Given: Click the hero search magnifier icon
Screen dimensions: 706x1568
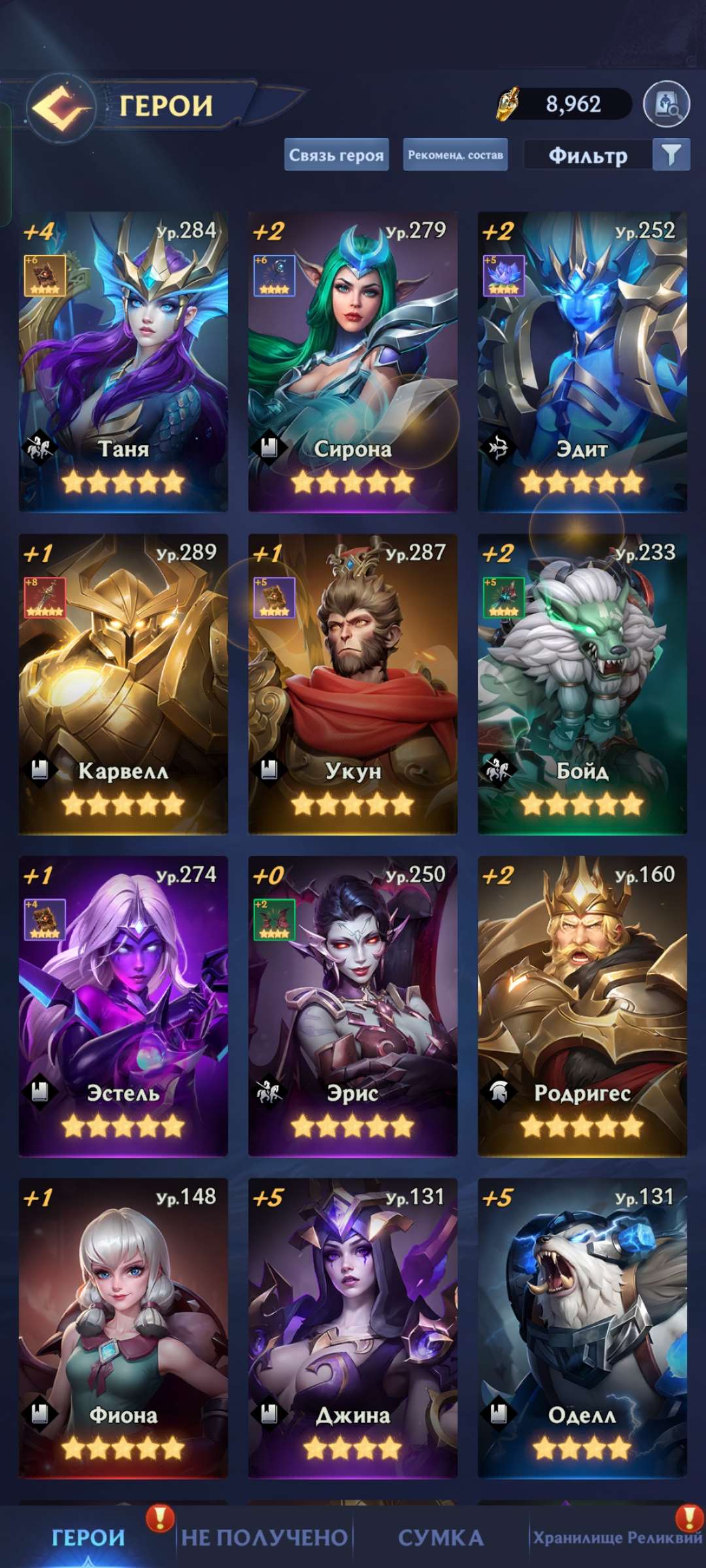Looking at the screenshot, I should coord(666,105).
